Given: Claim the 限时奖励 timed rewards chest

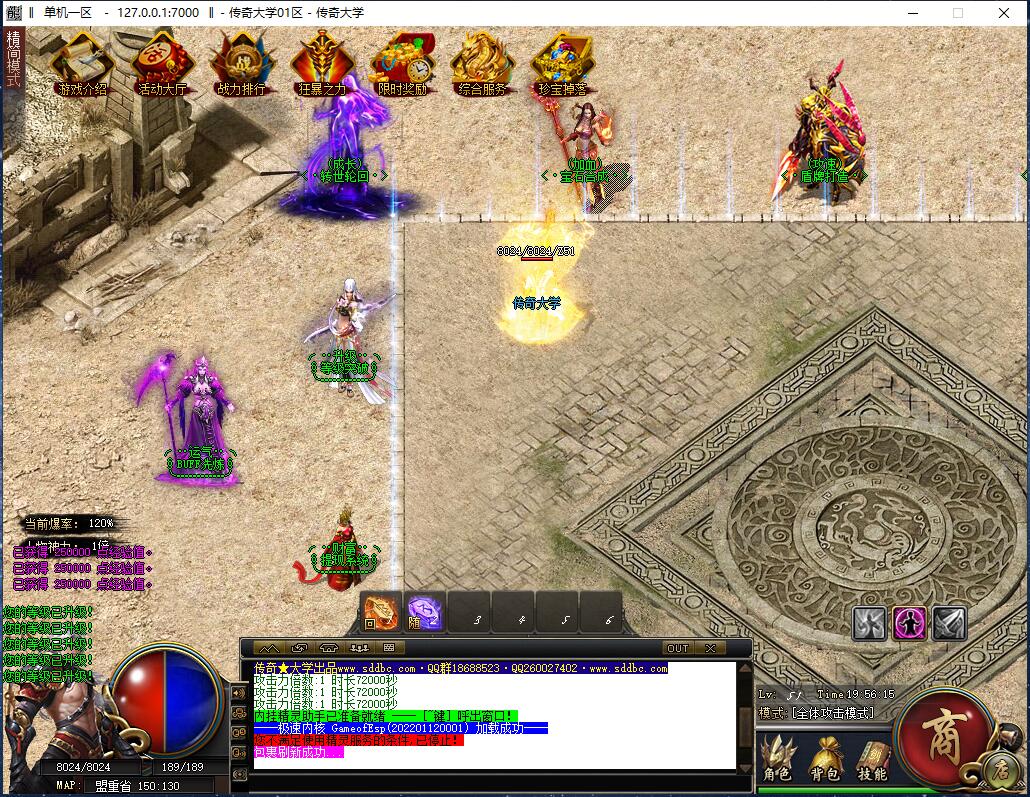Looking at the screenshot, I should [403, 63].
